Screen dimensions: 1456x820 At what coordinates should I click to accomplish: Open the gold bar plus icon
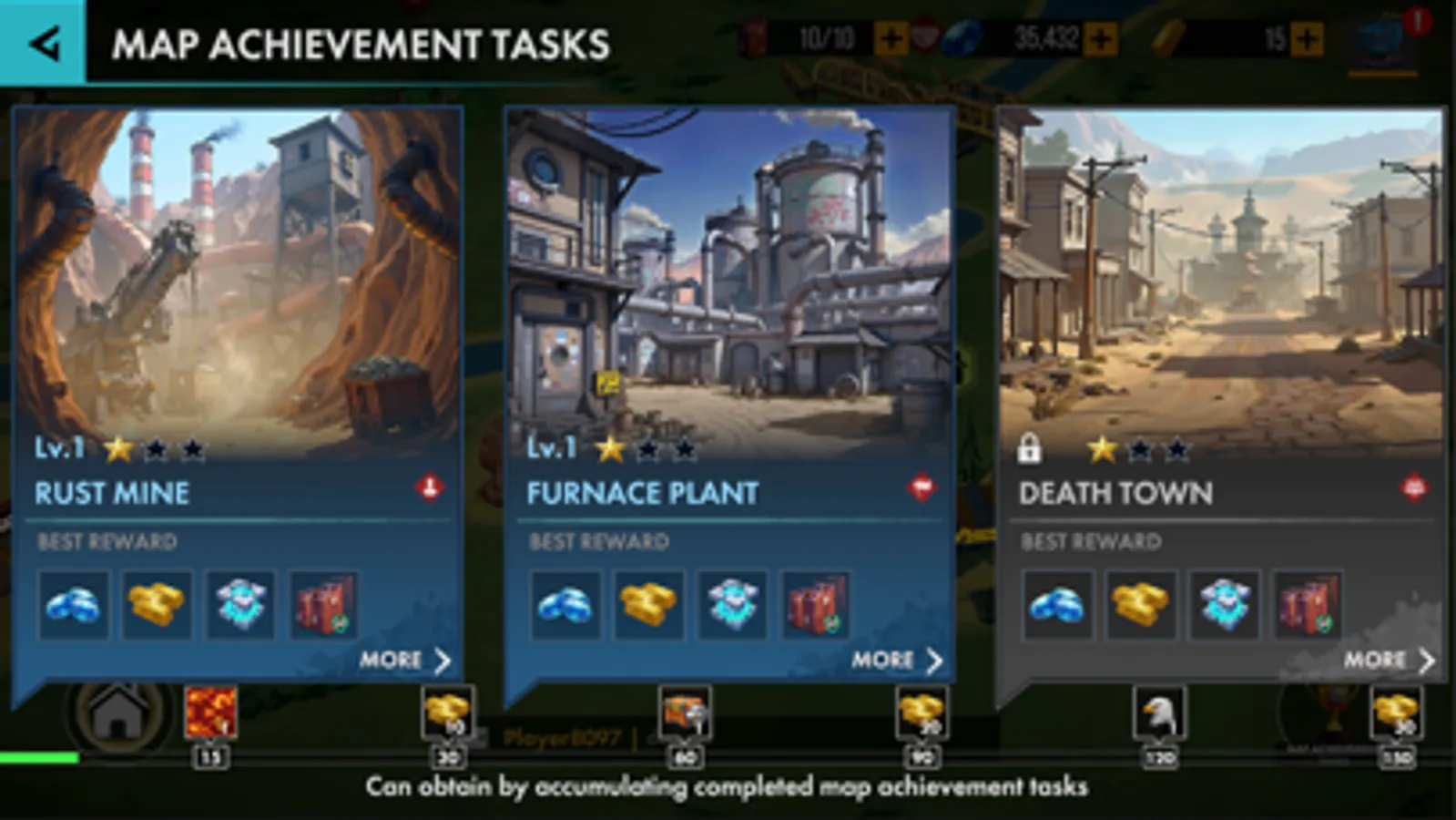[x=1306, y=40]
